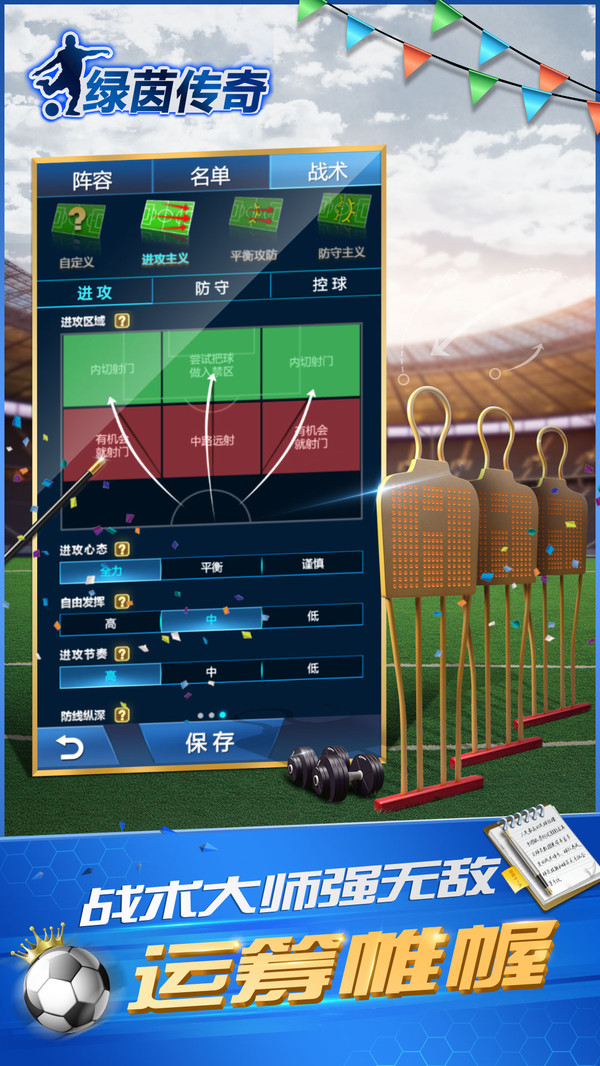The image size is (600, 1066).
Task: Open the 防守 sub-tab
Action: 212,288
